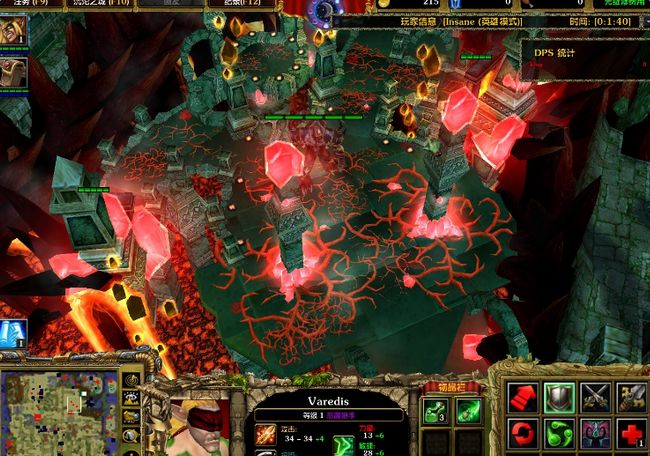
Task: Select the top hero portrait icon
Action: click(14, 32)
